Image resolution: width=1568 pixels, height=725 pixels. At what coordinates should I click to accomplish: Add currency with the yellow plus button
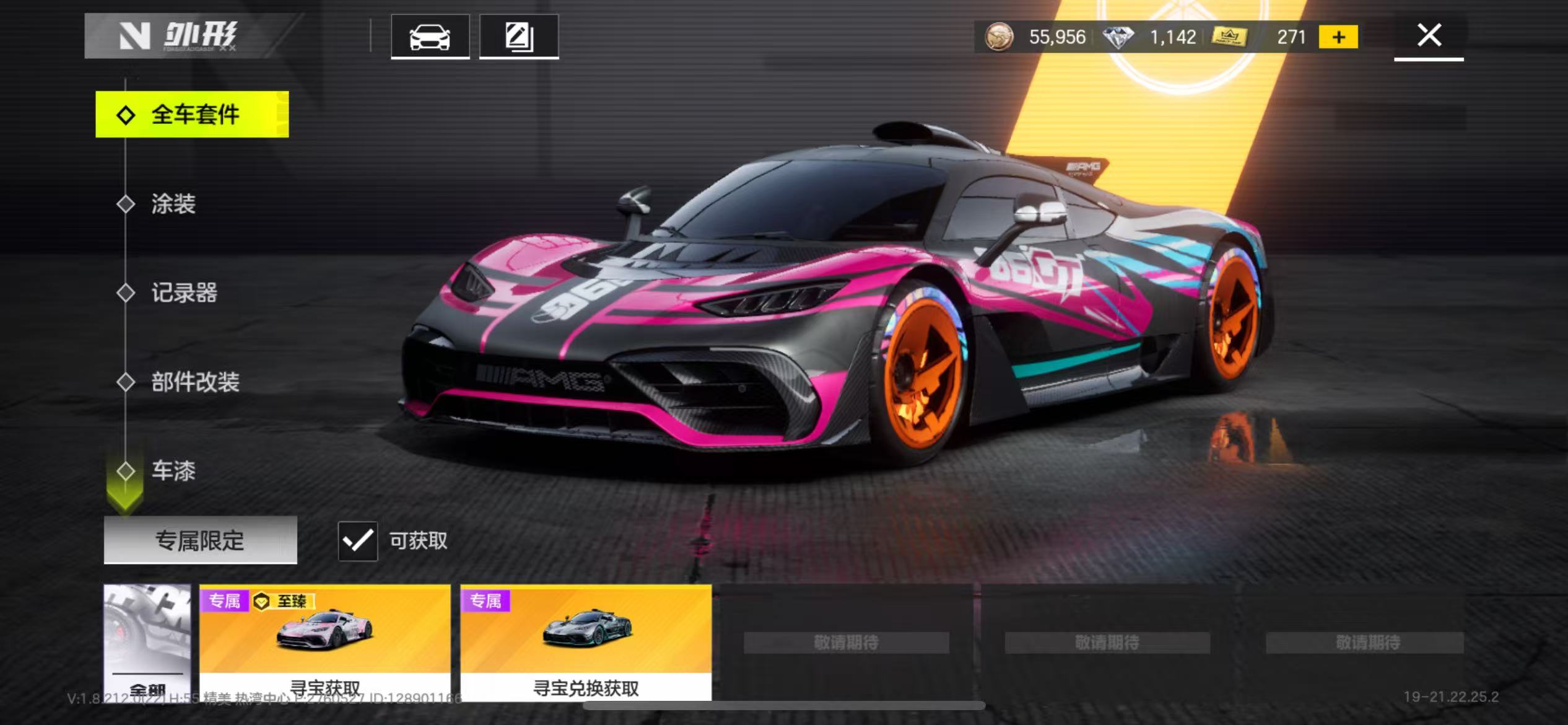tap(1338, 37)
